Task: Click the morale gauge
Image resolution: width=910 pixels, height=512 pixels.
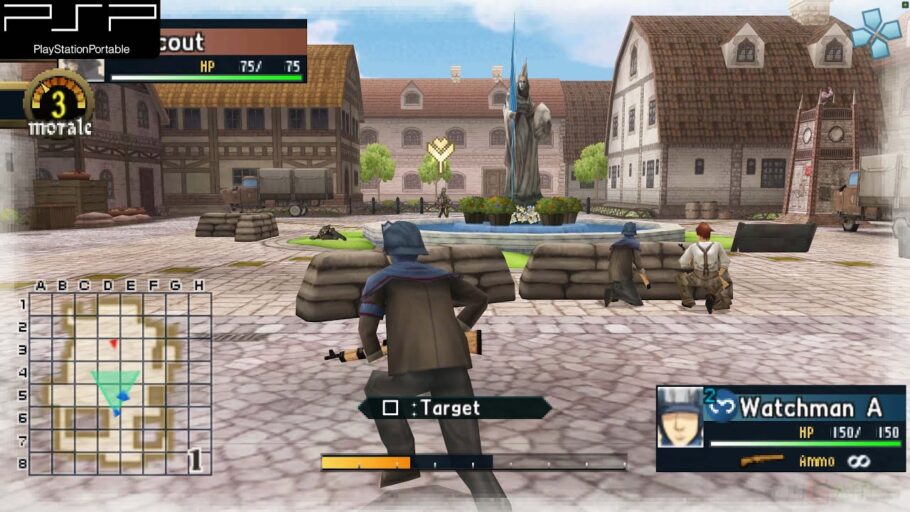Action: [60, 105]
